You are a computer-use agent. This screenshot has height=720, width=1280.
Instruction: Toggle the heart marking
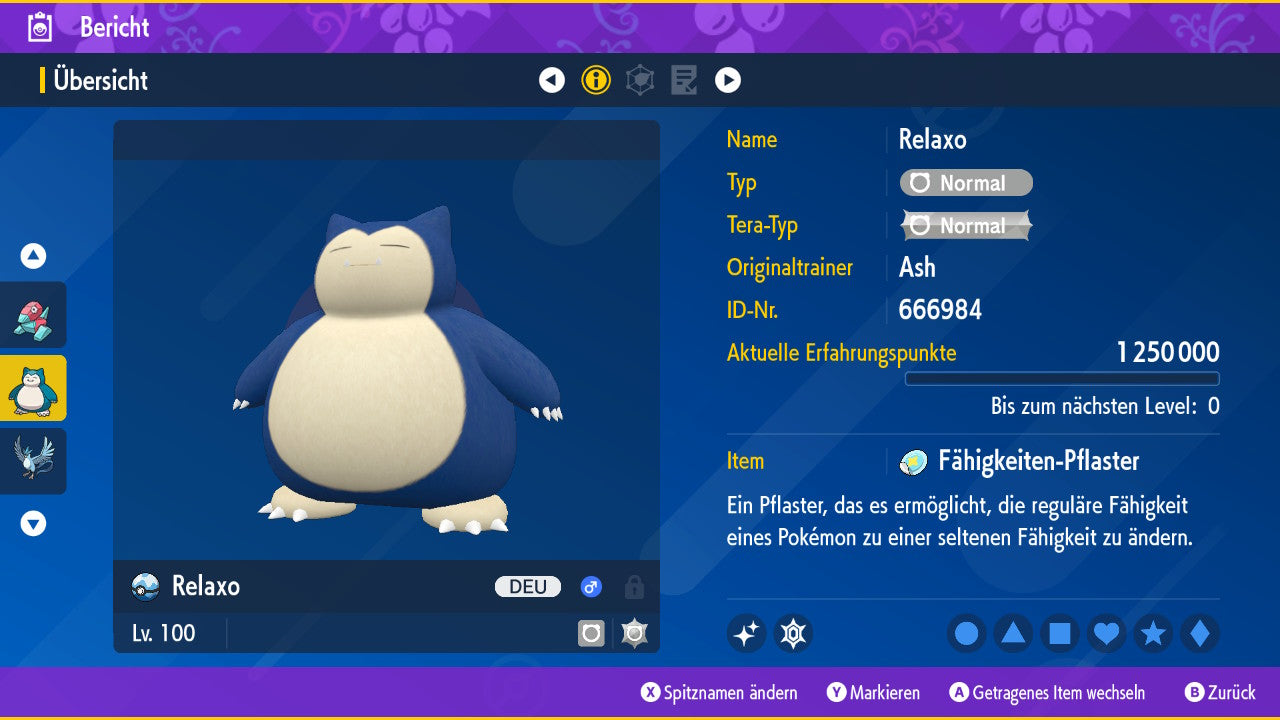coord(1106,633)
